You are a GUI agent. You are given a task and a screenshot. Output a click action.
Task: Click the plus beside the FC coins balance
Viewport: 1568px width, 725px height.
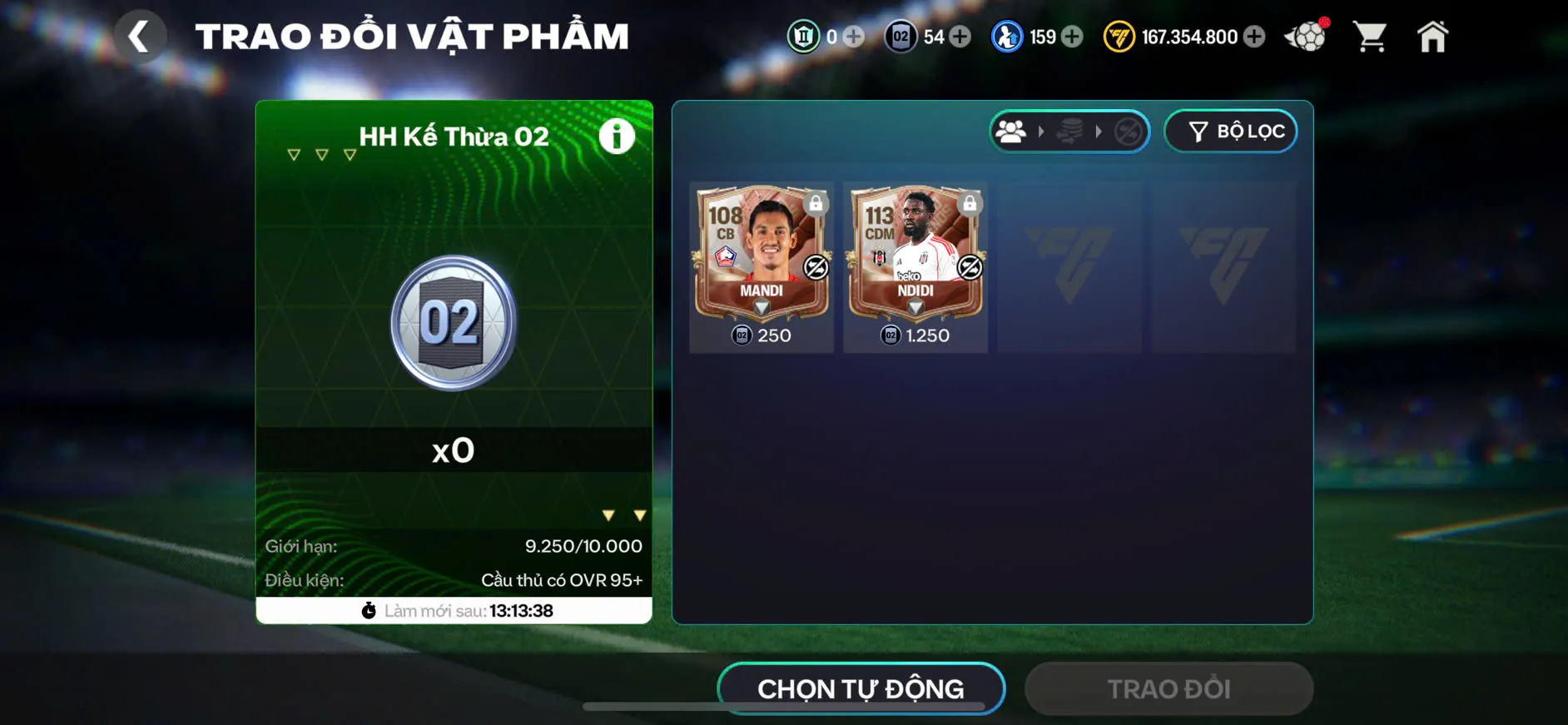coord(1255,37)
